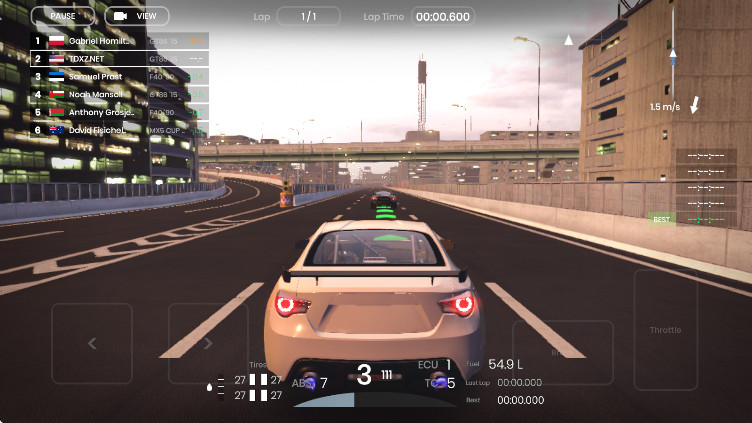The width and height of the screenshot is (752, 423).
Task: Switch camera with the VIEW button
Action: point(136,16)
